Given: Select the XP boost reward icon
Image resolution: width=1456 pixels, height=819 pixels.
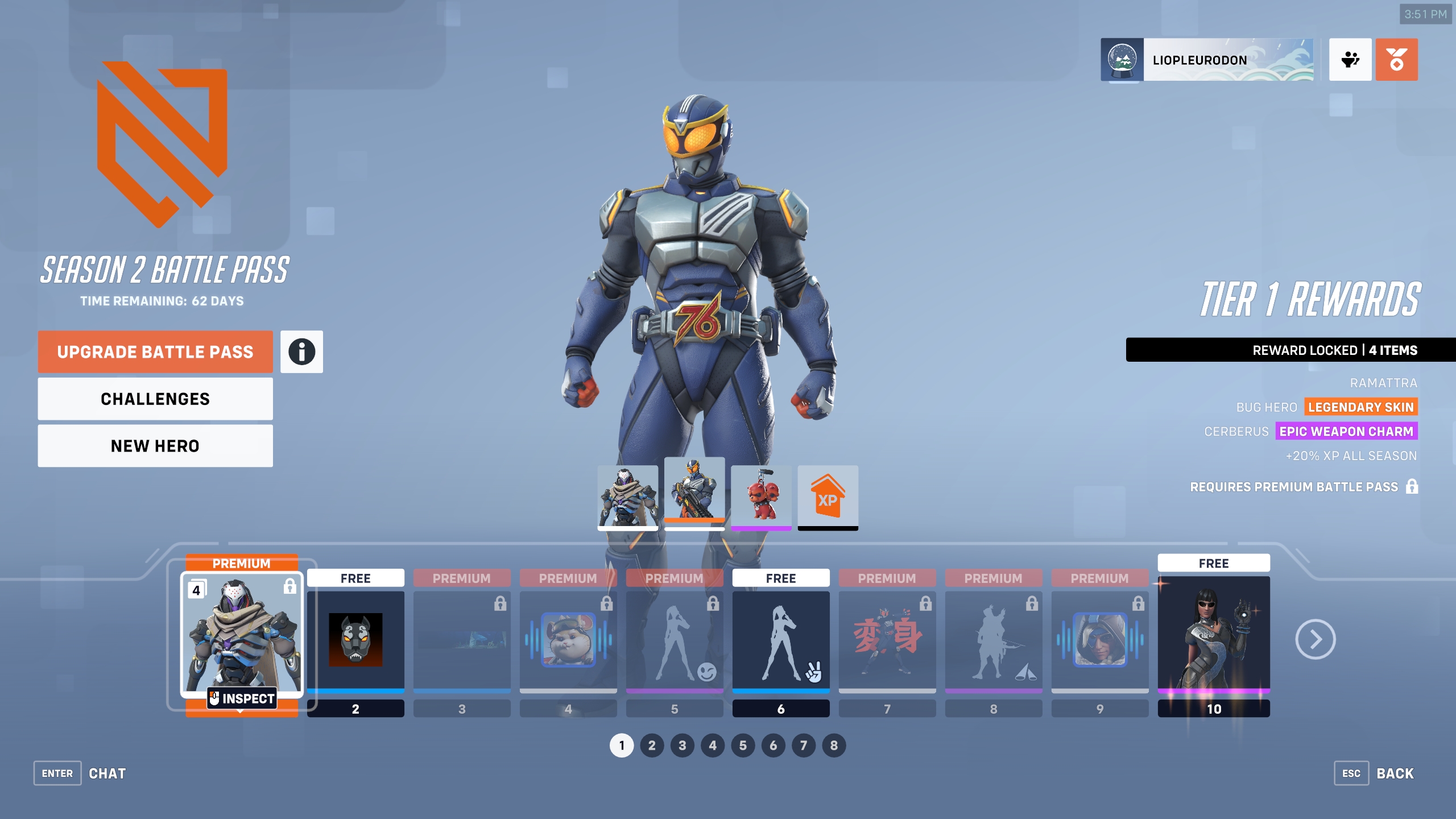Looking at the screenshot, I should [828, 497].
